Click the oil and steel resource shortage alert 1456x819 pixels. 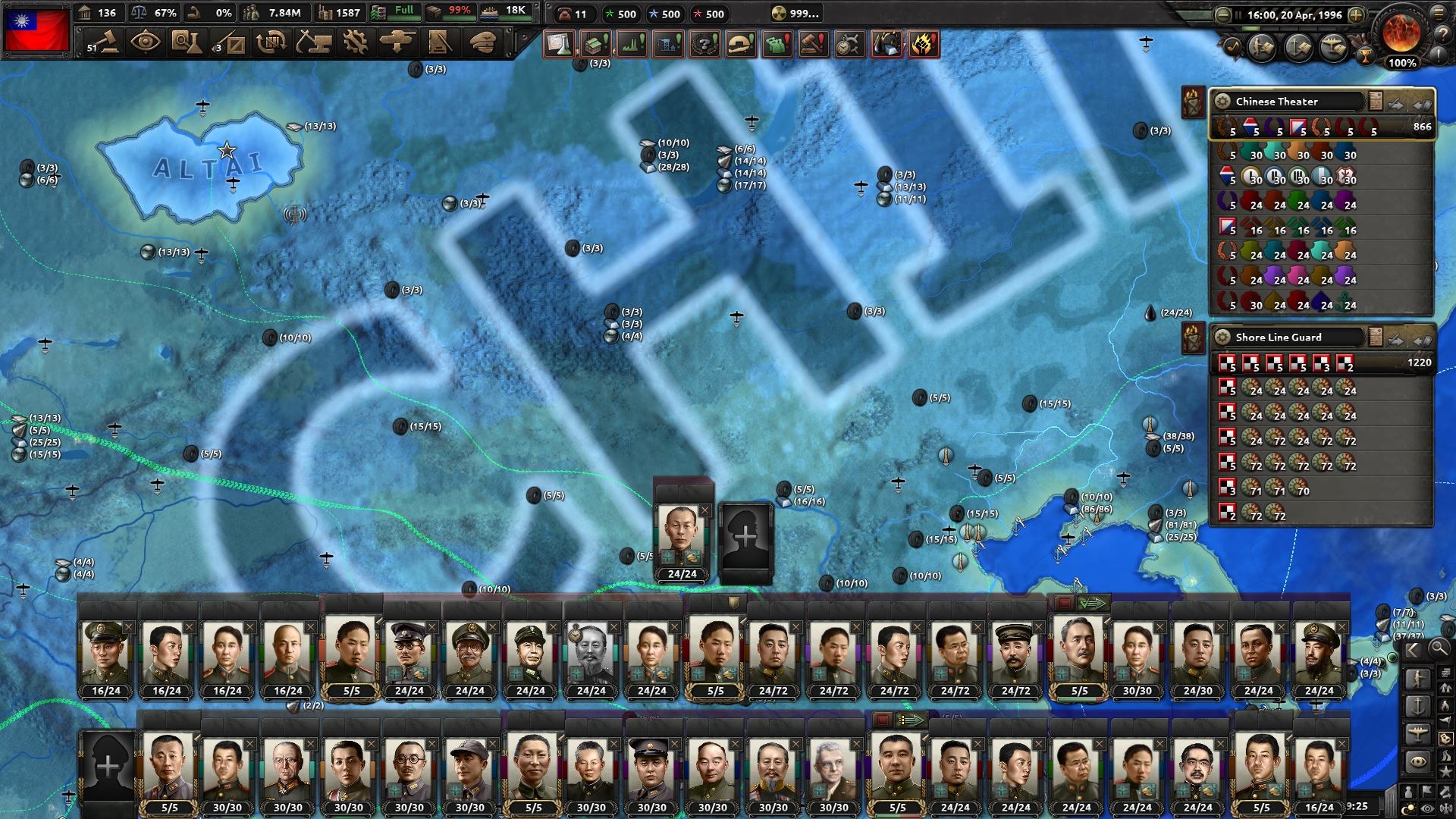coord(886,45)
